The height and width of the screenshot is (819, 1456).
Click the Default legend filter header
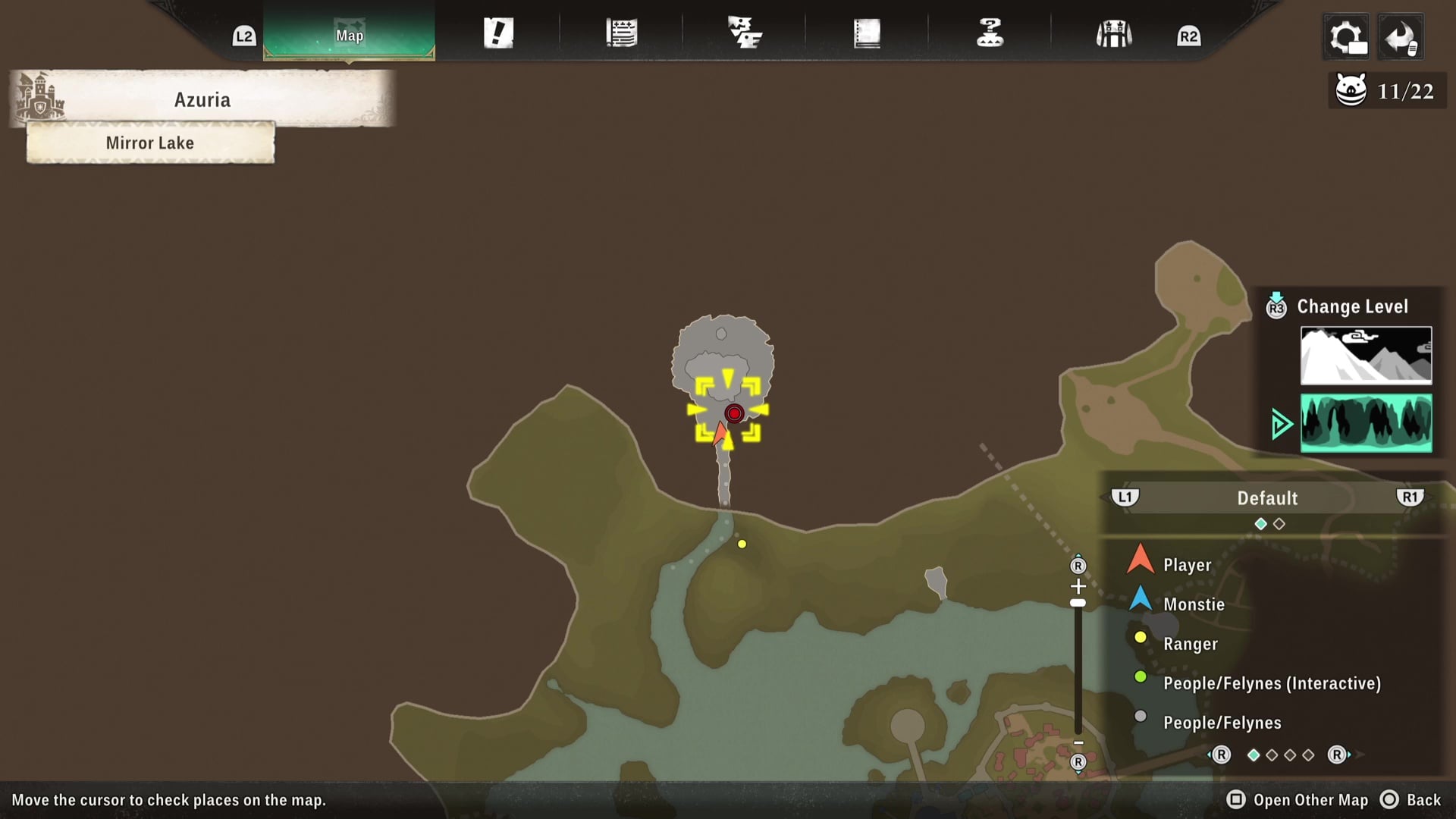(1267, 498)
